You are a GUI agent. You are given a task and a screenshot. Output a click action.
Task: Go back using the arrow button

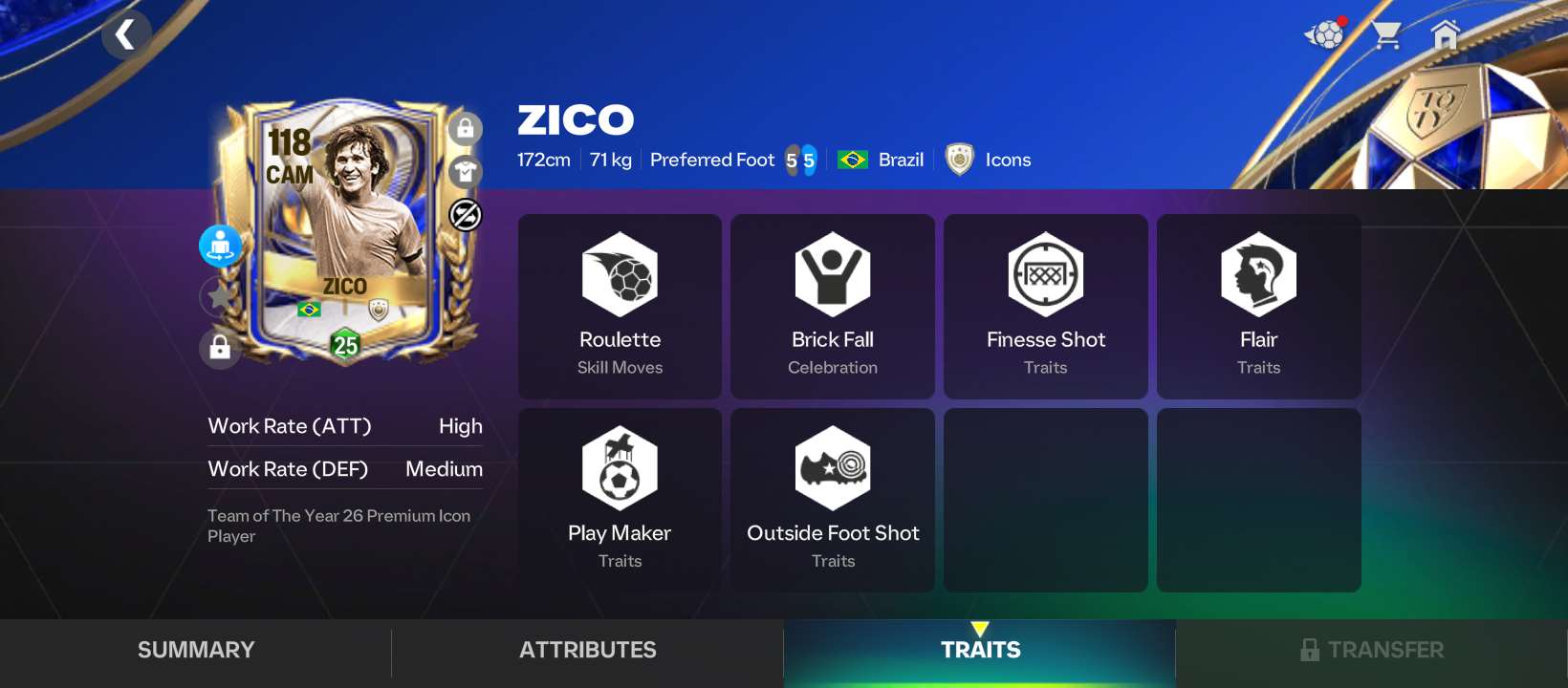point(125,34)
